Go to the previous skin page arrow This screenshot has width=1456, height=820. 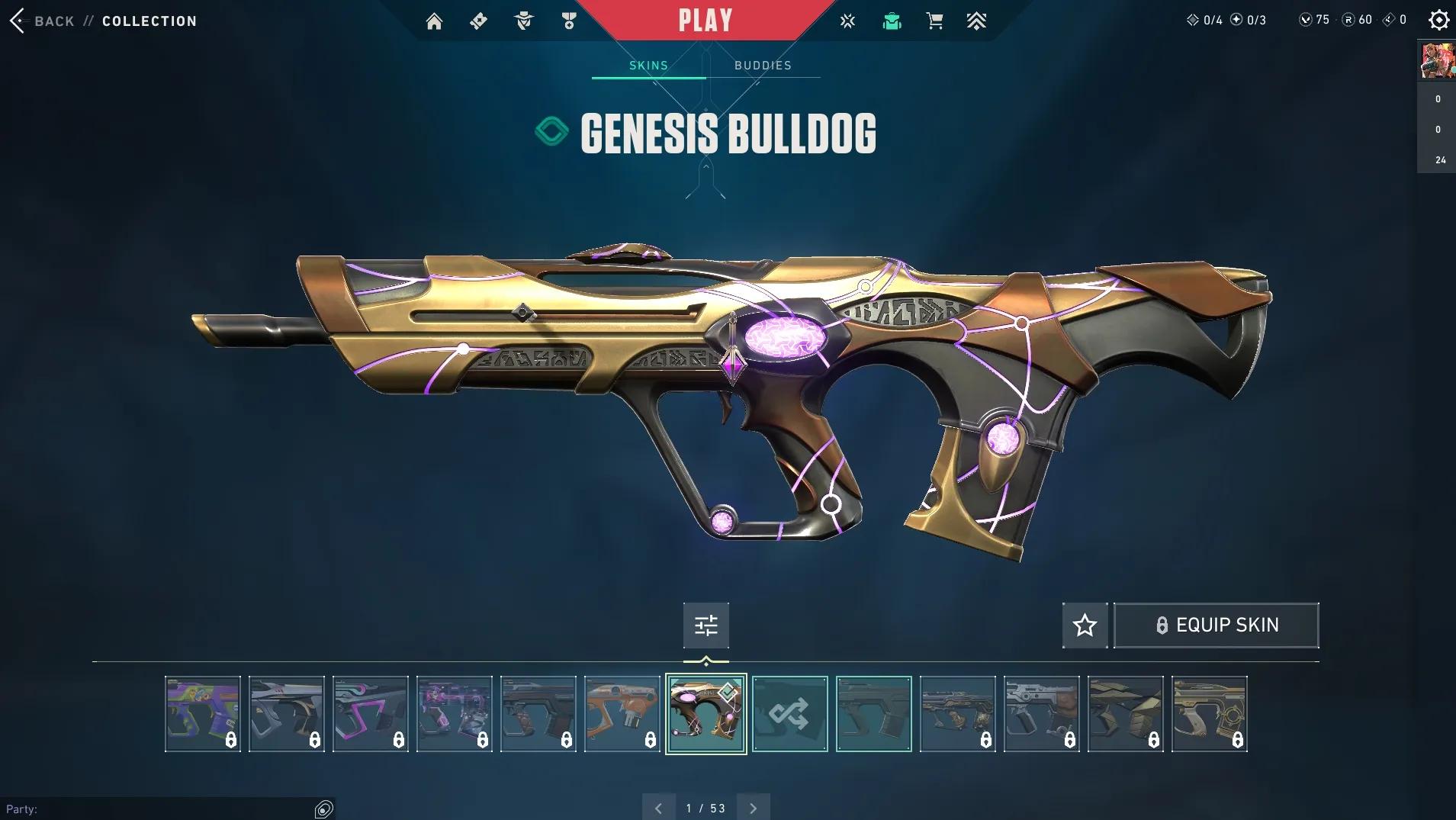[x=658, y=808]
